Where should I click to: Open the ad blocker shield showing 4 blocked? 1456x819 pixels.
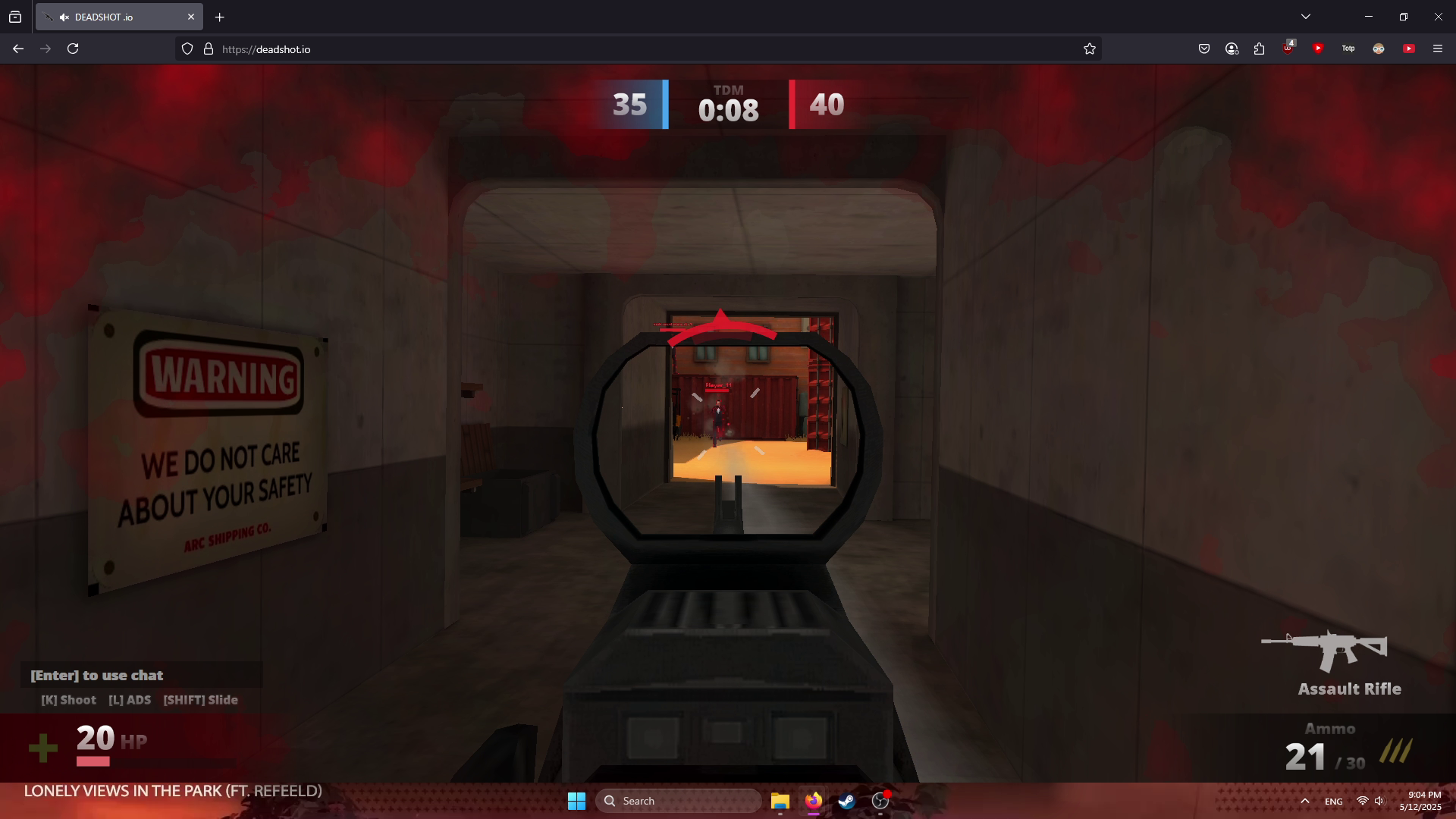[x=1287, y=50]
